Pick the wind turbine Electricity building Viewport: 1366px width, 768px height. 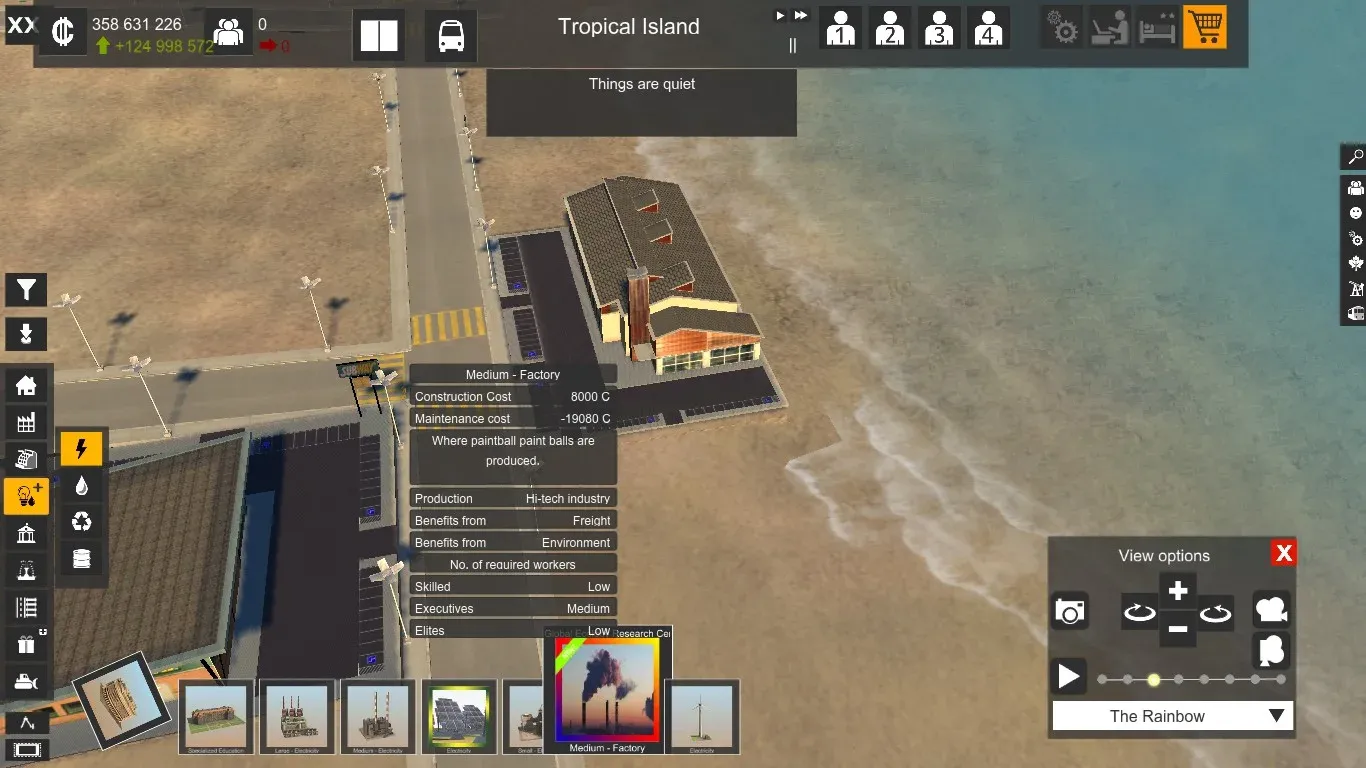(x=702, y=716)
